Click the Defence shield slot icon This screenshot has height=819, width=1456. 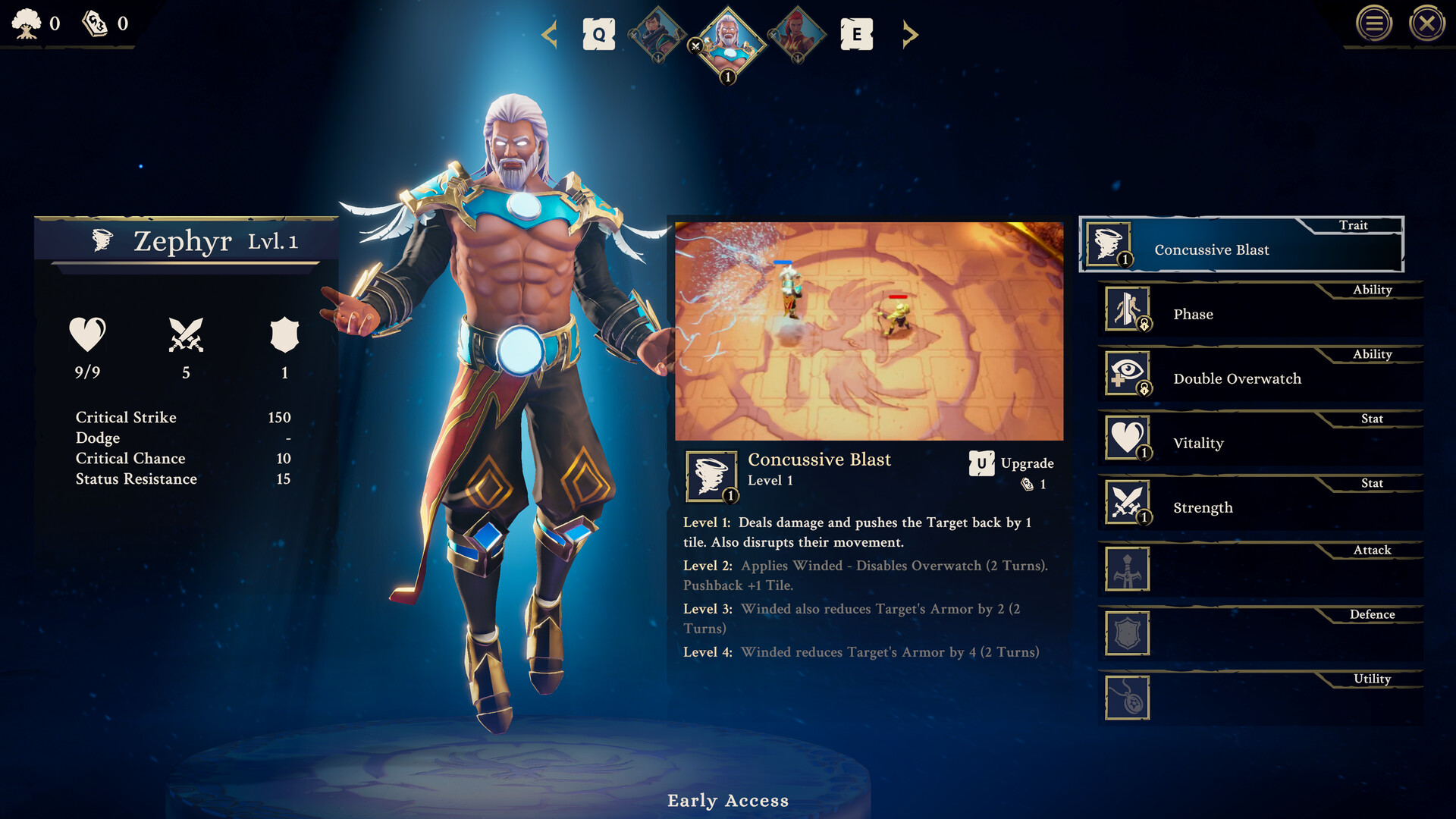point(1127,633)
